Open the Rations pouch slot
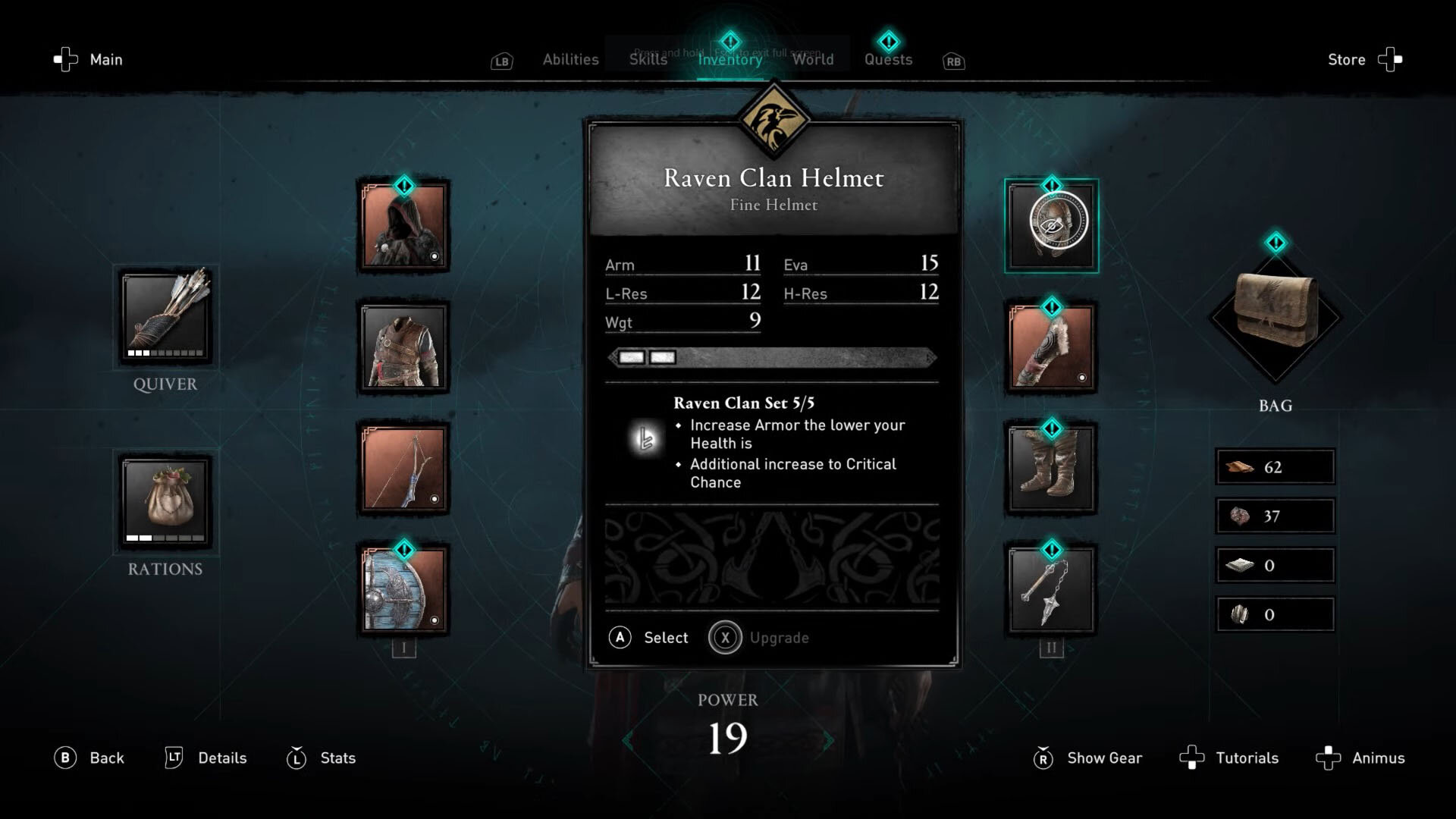1456x819 pixels. tap(165, 500)
